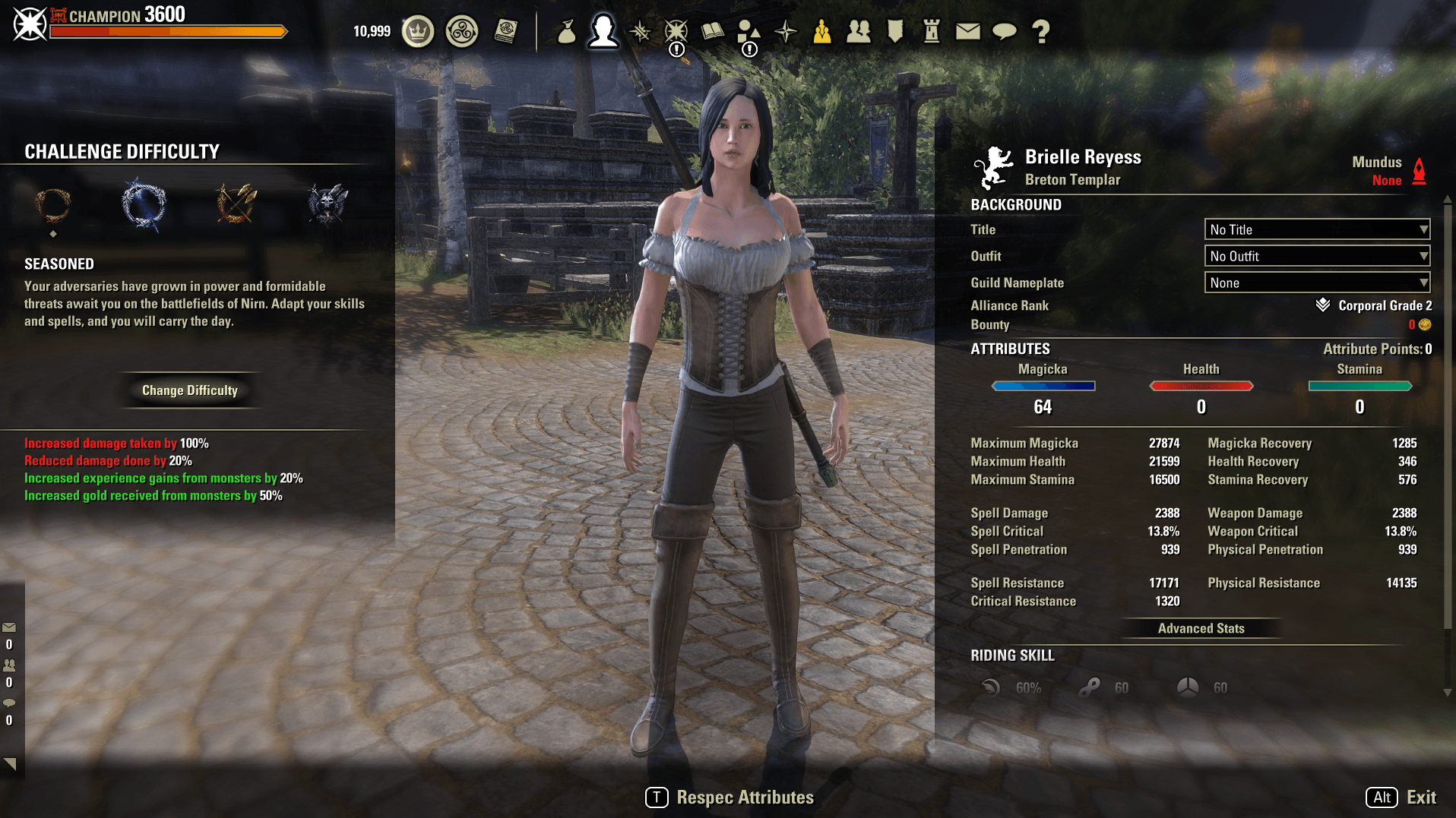Open the Guild Nameplate dropdown
The width and height of the screenshot is (1456, 818).
point(1317,283)
